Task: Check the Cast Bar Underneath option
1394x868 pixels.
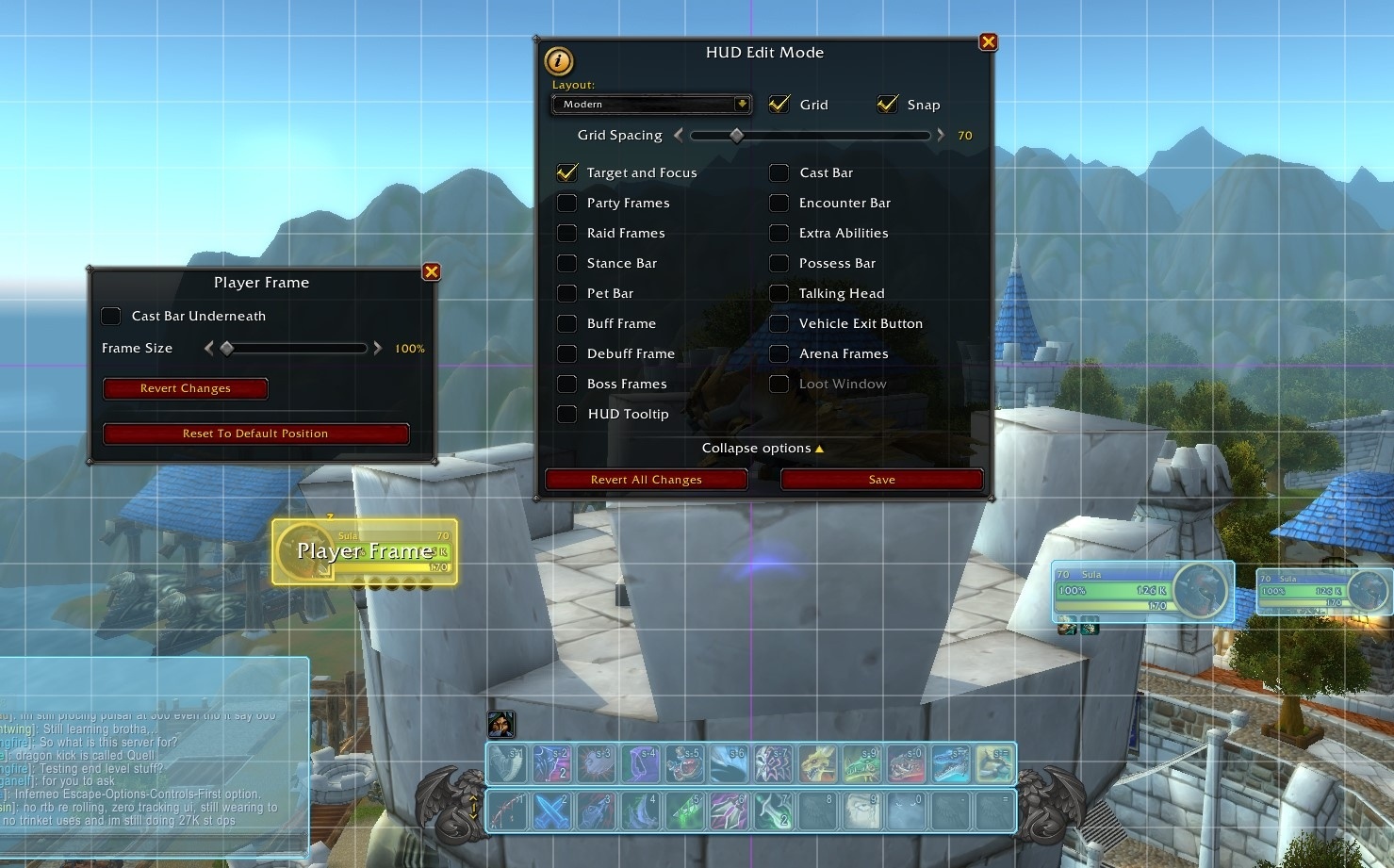Action: (x=110, y=316)
